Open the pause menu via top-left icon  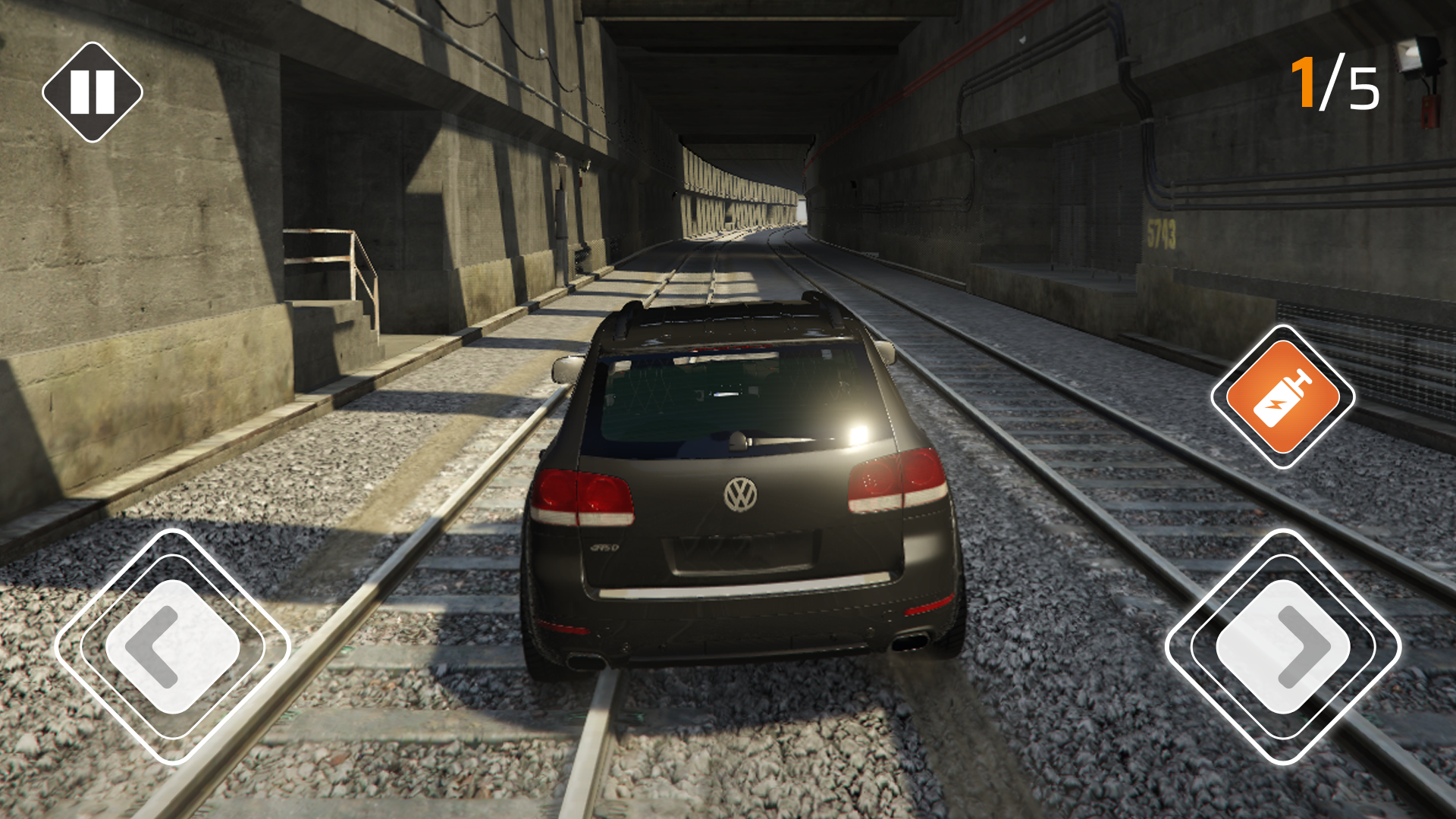point(94,91)
